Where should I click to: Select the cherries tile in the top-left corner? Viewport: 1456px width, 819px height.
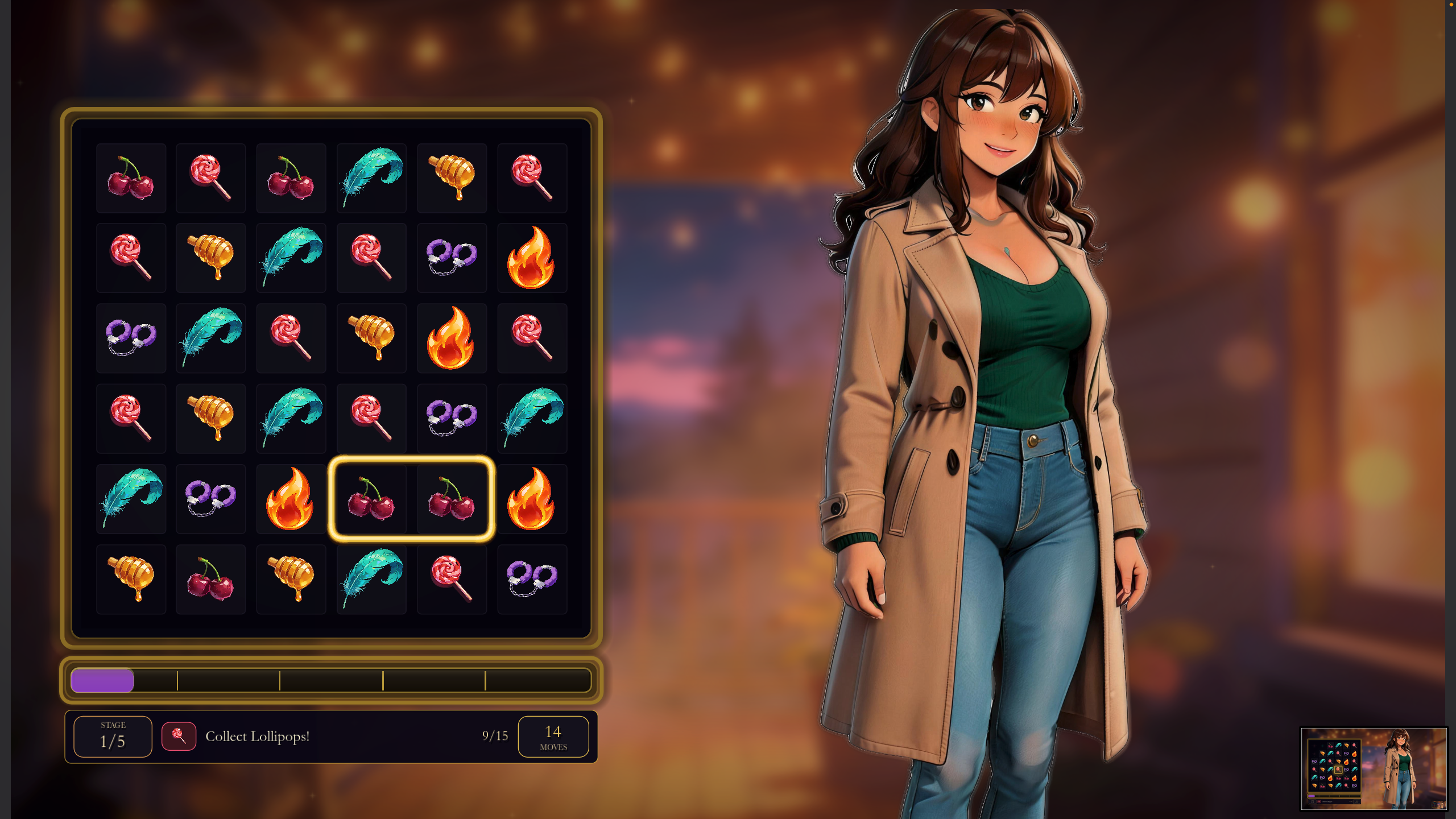pyautogui.click(x=131, y=178)
